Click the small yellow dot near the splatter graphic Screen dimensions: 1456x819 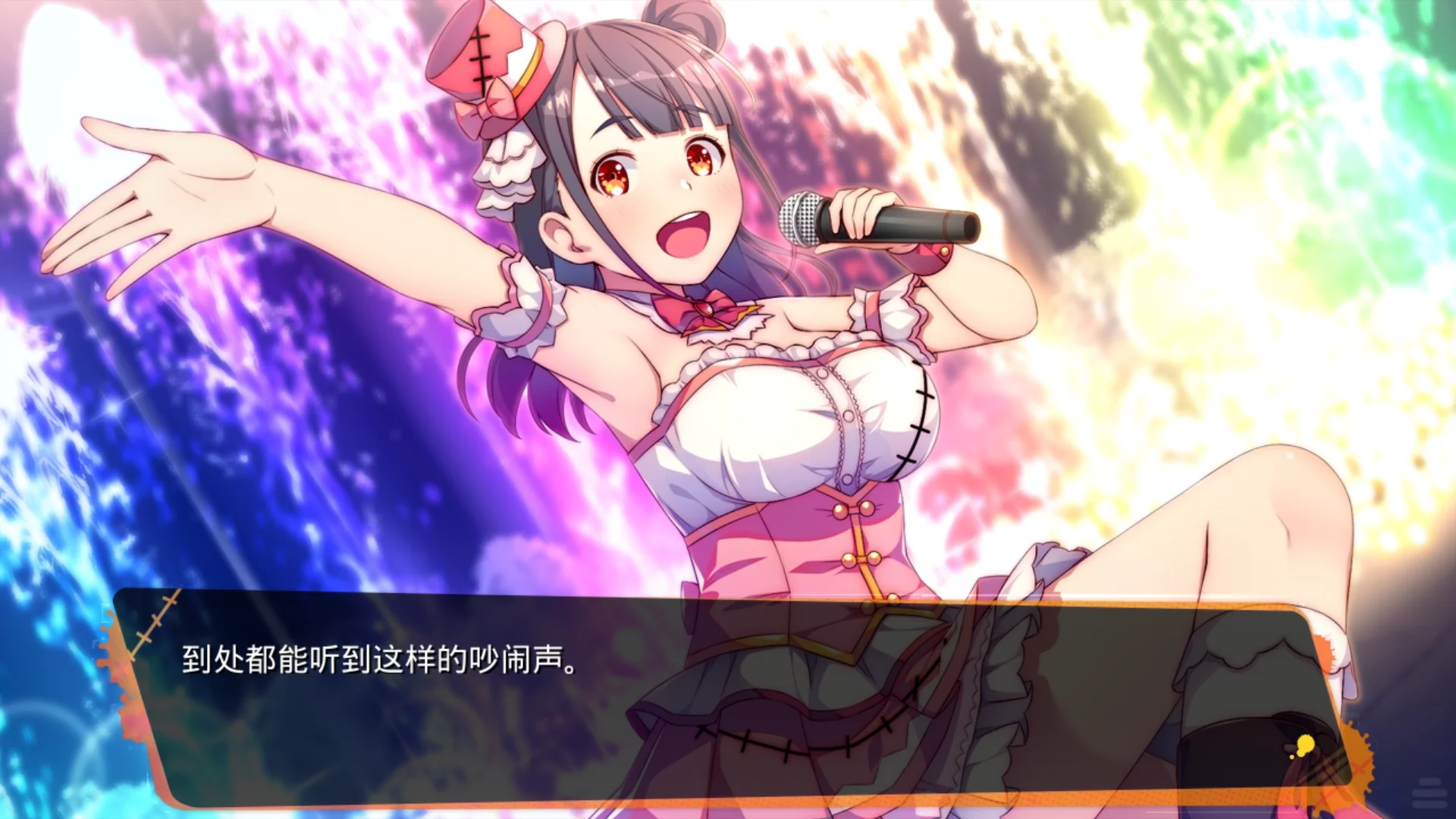[1291, 757]
